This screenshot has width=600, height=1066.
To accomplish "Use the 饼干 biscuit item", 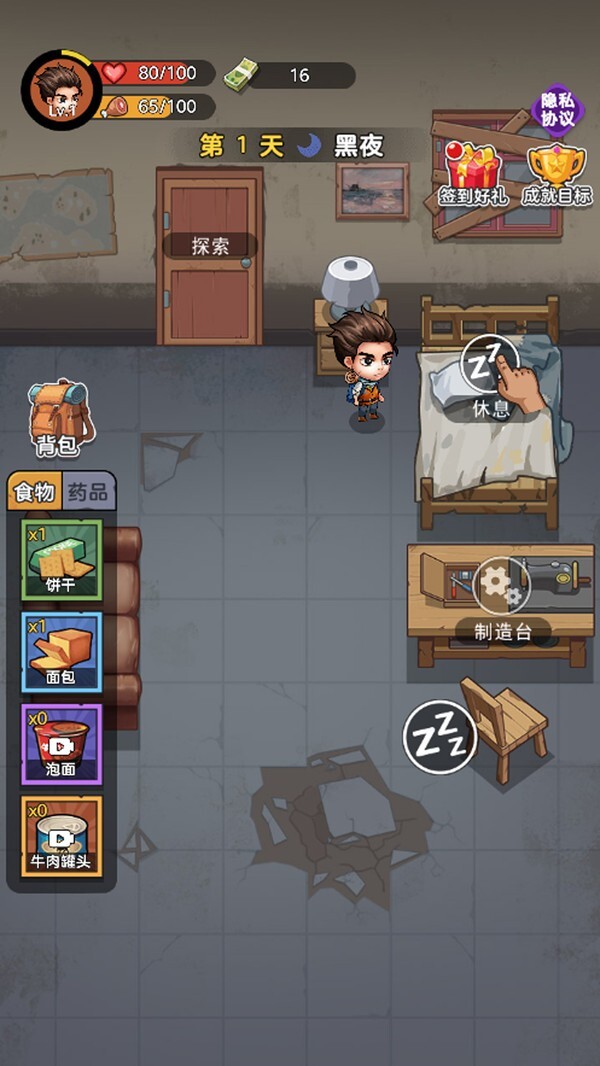I will pyautogui.click(x=61, y=560).
